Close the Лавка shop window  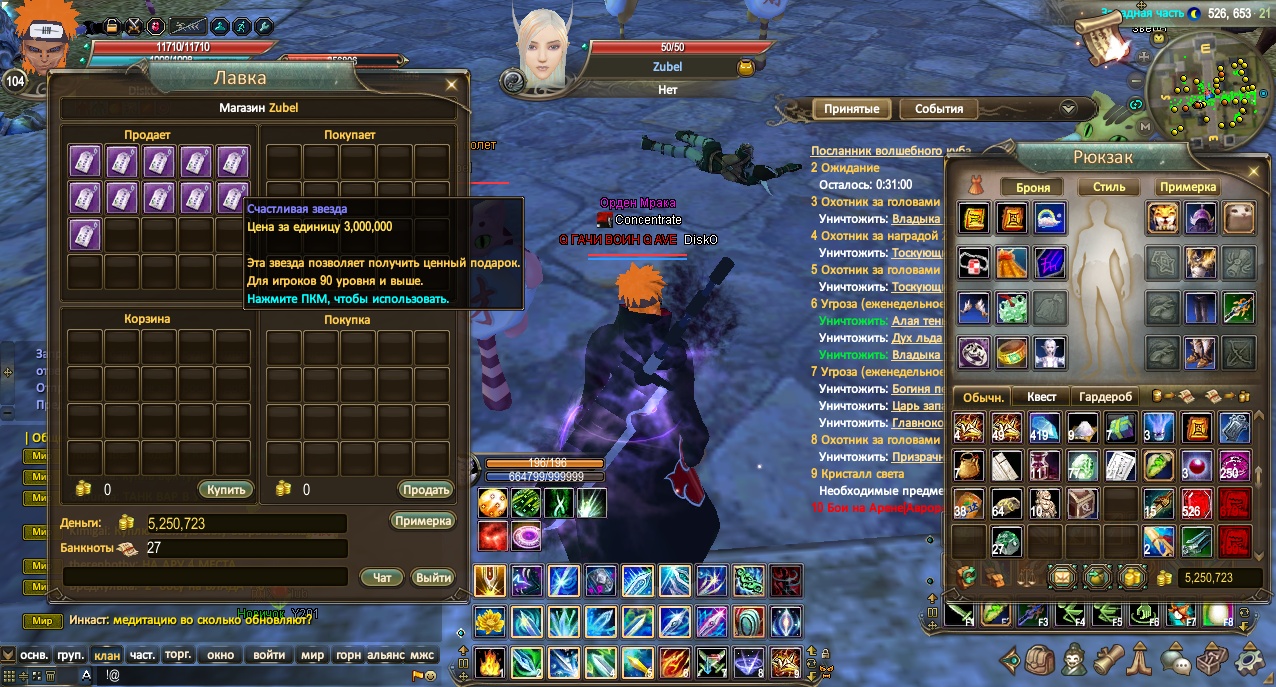click(x=453, y=85)
